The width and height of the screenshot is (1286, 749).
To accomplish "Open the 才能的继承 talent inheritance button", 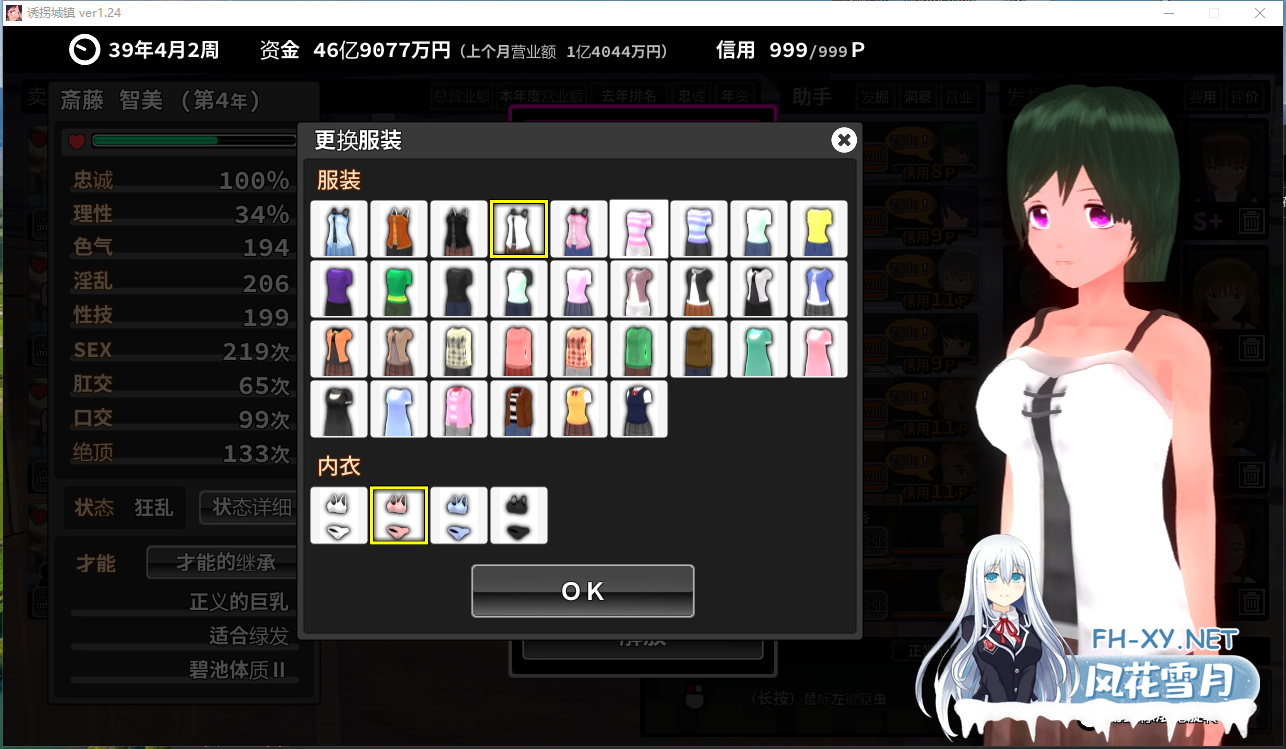I will pyautogui.click(x=221, y=563).
